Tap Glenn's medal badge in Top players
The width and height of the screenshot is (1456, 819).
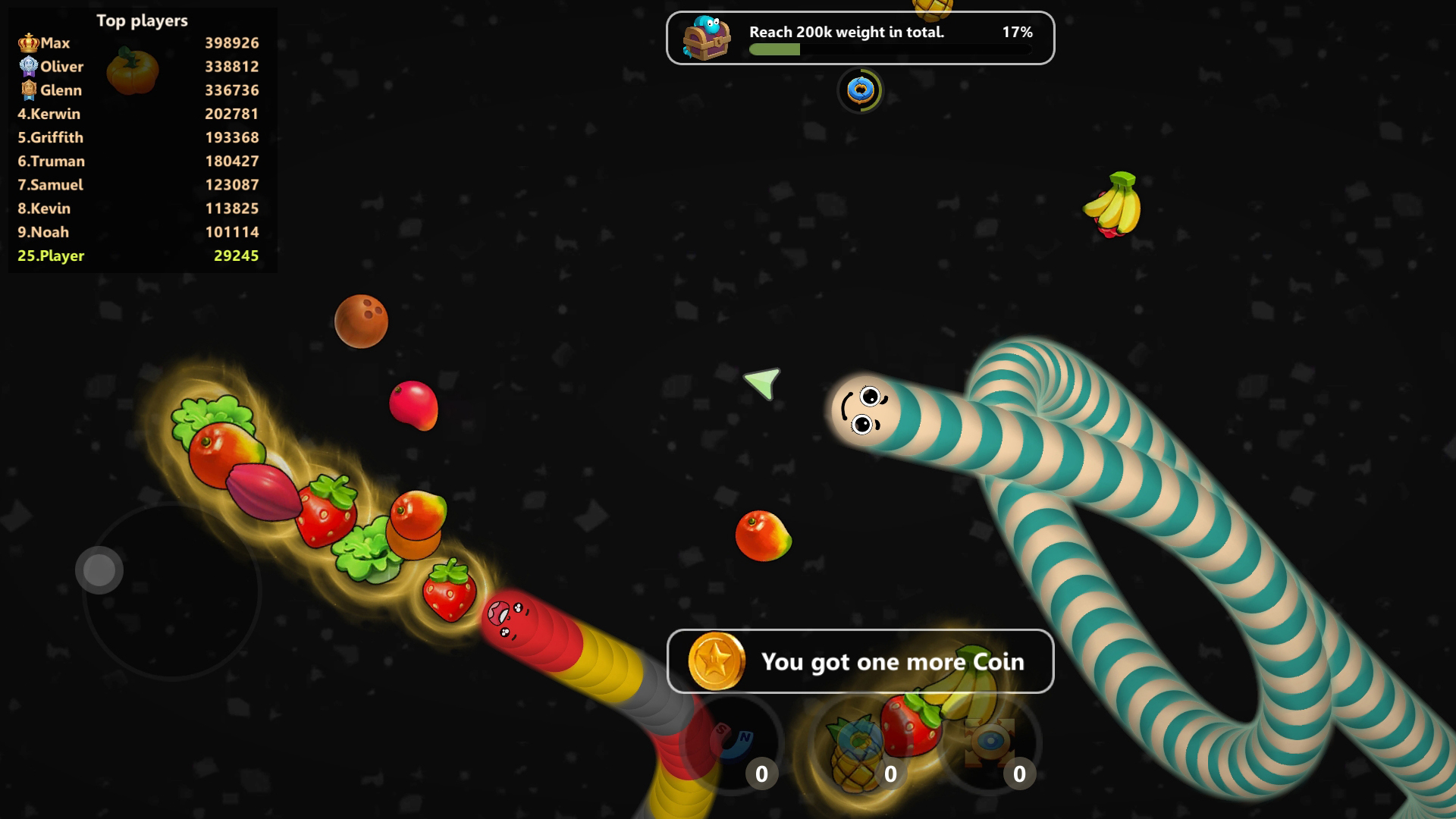point(28,90)
